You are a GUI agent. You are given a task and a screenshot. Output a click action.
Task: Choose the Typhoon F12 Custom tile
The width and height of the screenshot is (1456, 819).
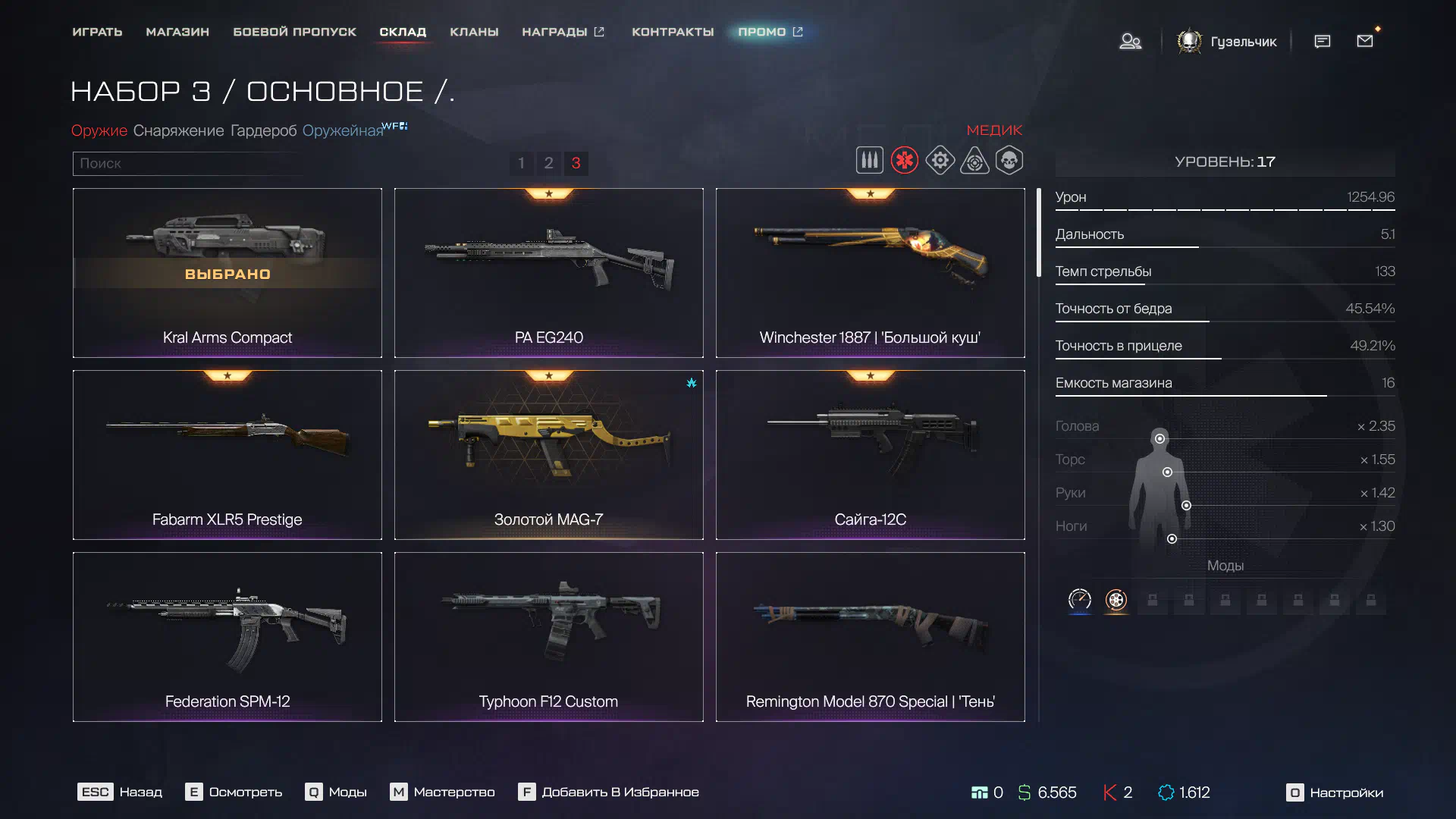pos(548,637)
